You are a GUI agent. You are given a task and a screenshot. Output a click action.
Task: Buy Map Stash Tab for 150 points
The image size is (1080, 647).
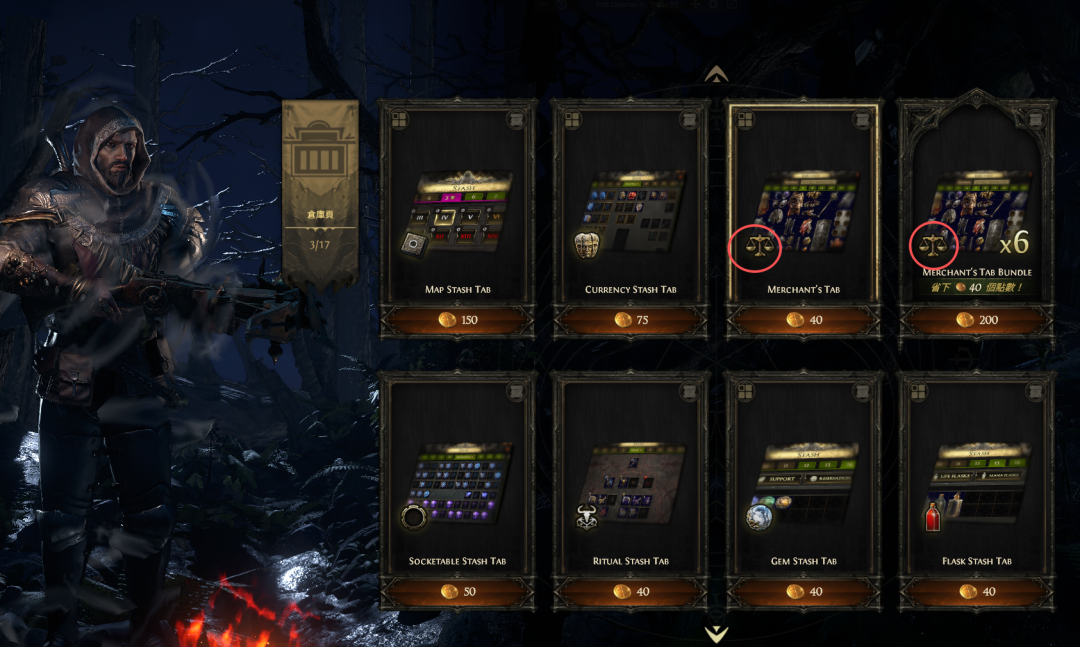tap(458, 320)
